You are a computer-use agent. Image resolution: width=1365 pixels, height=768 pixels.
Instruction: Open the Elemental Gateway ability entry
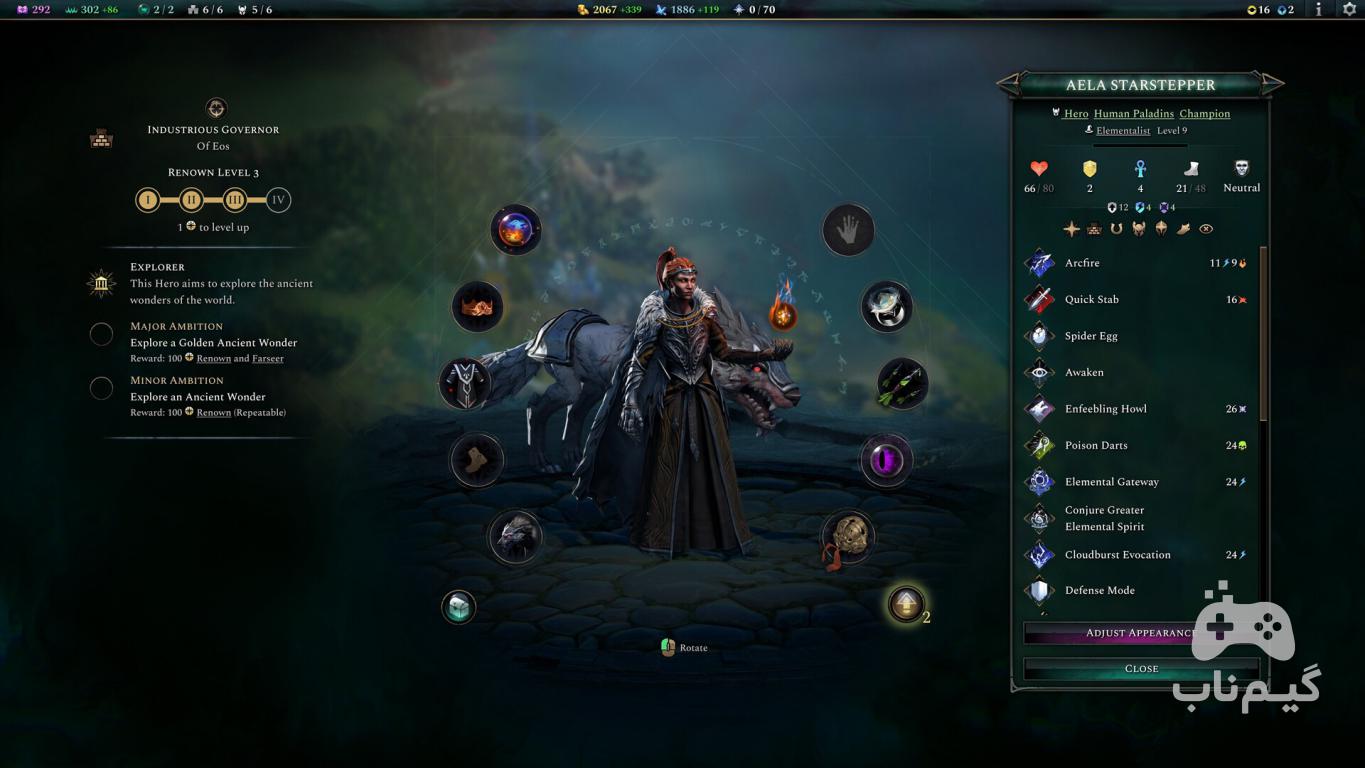point(1140,482)
